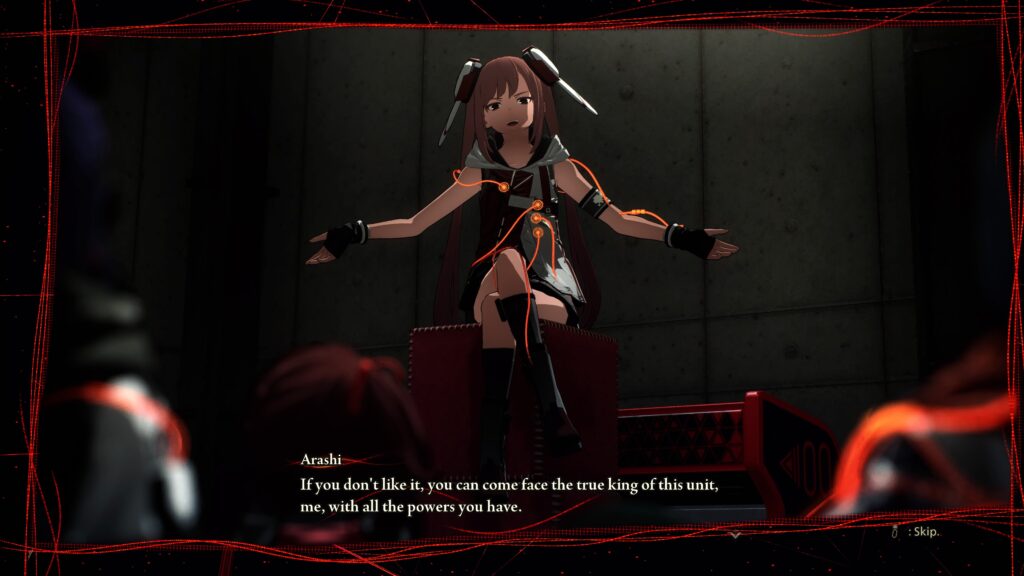This screenshot has height=576, width=1024.
Task: Click the dialogue advance chevron arrow
Action: [x=735, y=535]
